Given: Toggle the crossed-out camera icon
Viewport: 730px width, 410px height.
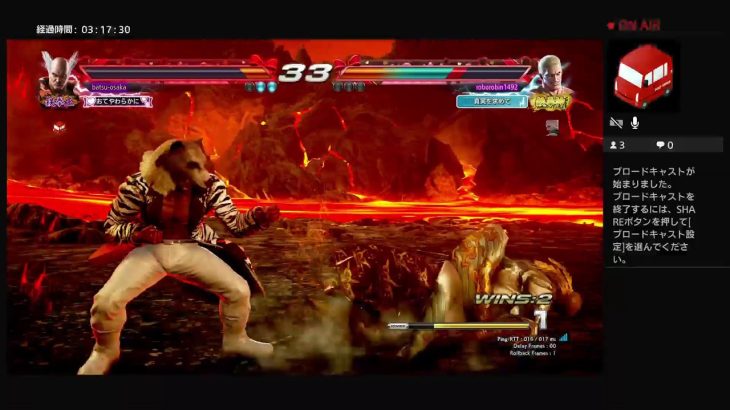Looking at the screenshot, I should coord(616,123).
